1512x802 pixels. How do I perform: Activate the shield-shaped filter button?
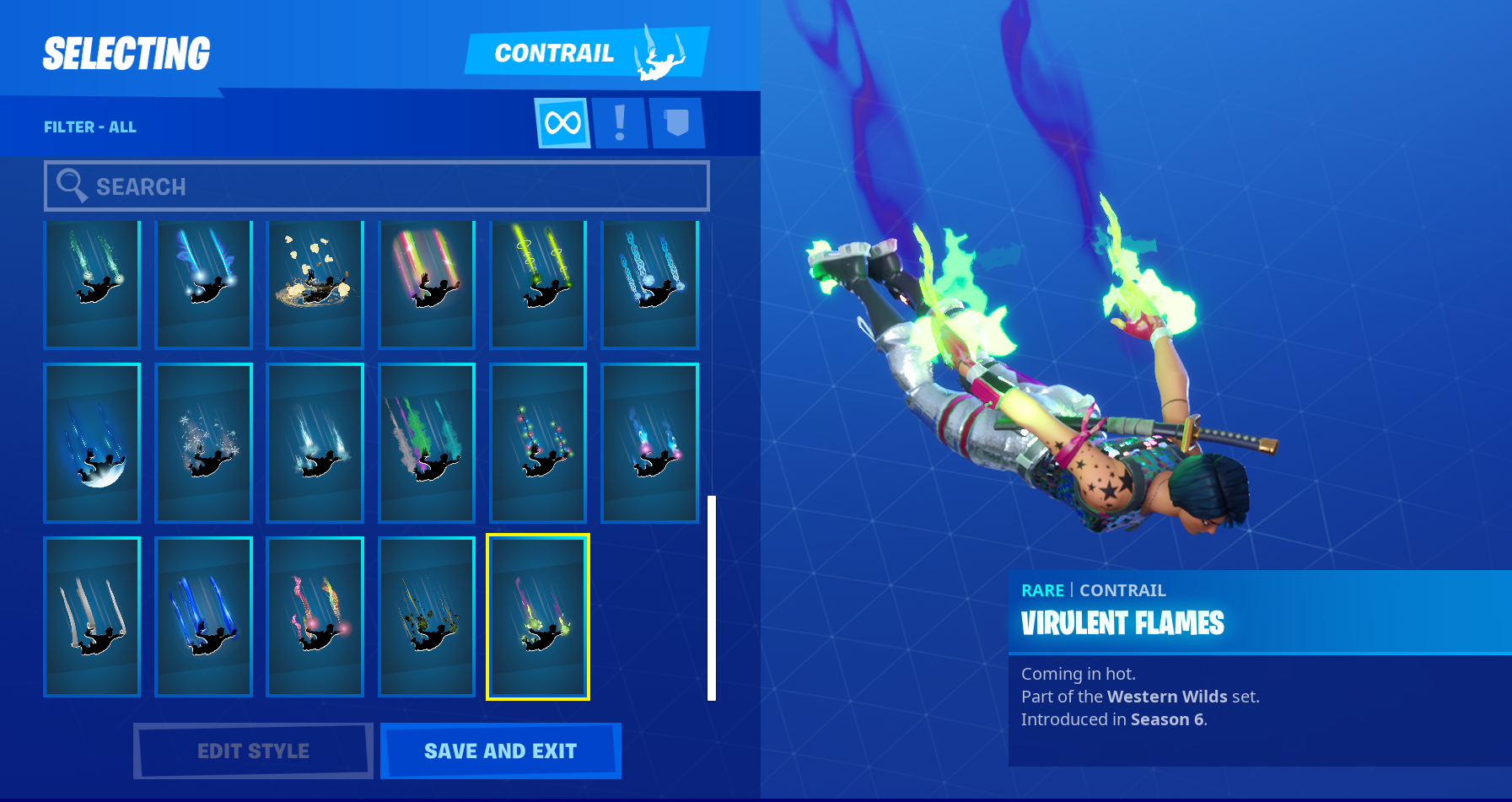click(x=676, y=123)
